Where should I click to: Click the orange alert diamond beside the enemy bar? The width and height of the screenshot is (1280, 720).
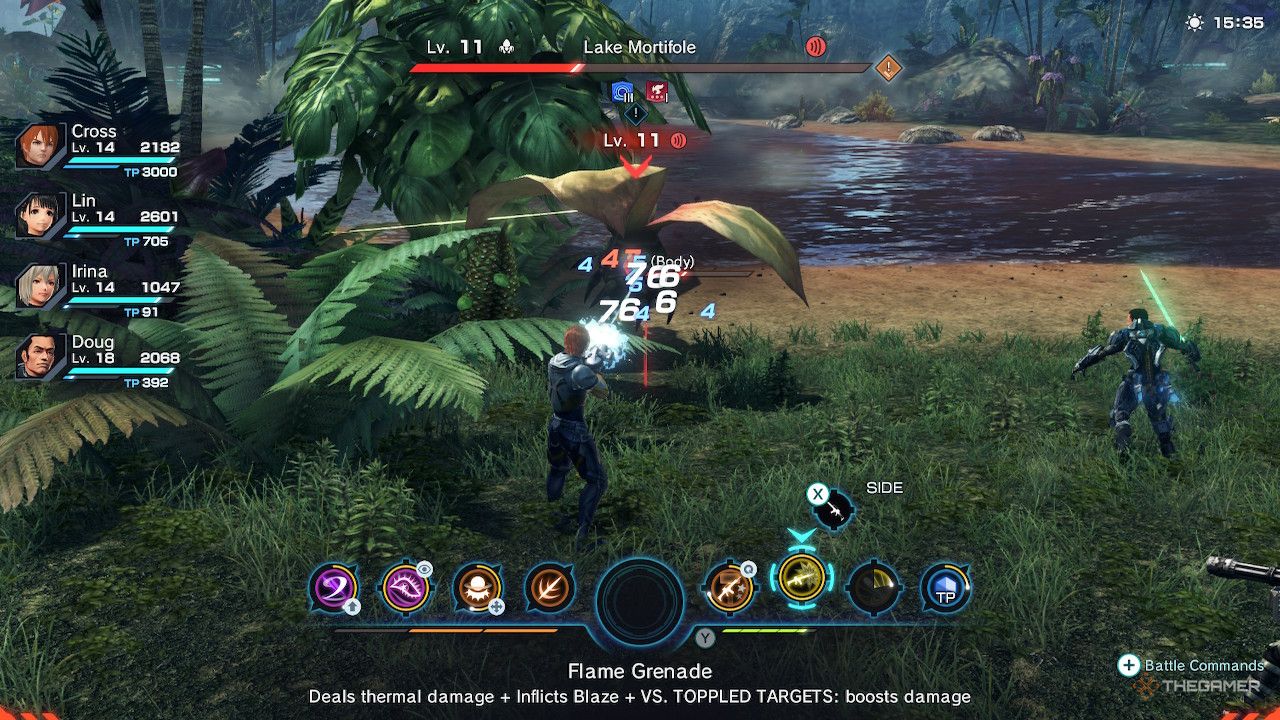tap(888, 68)
